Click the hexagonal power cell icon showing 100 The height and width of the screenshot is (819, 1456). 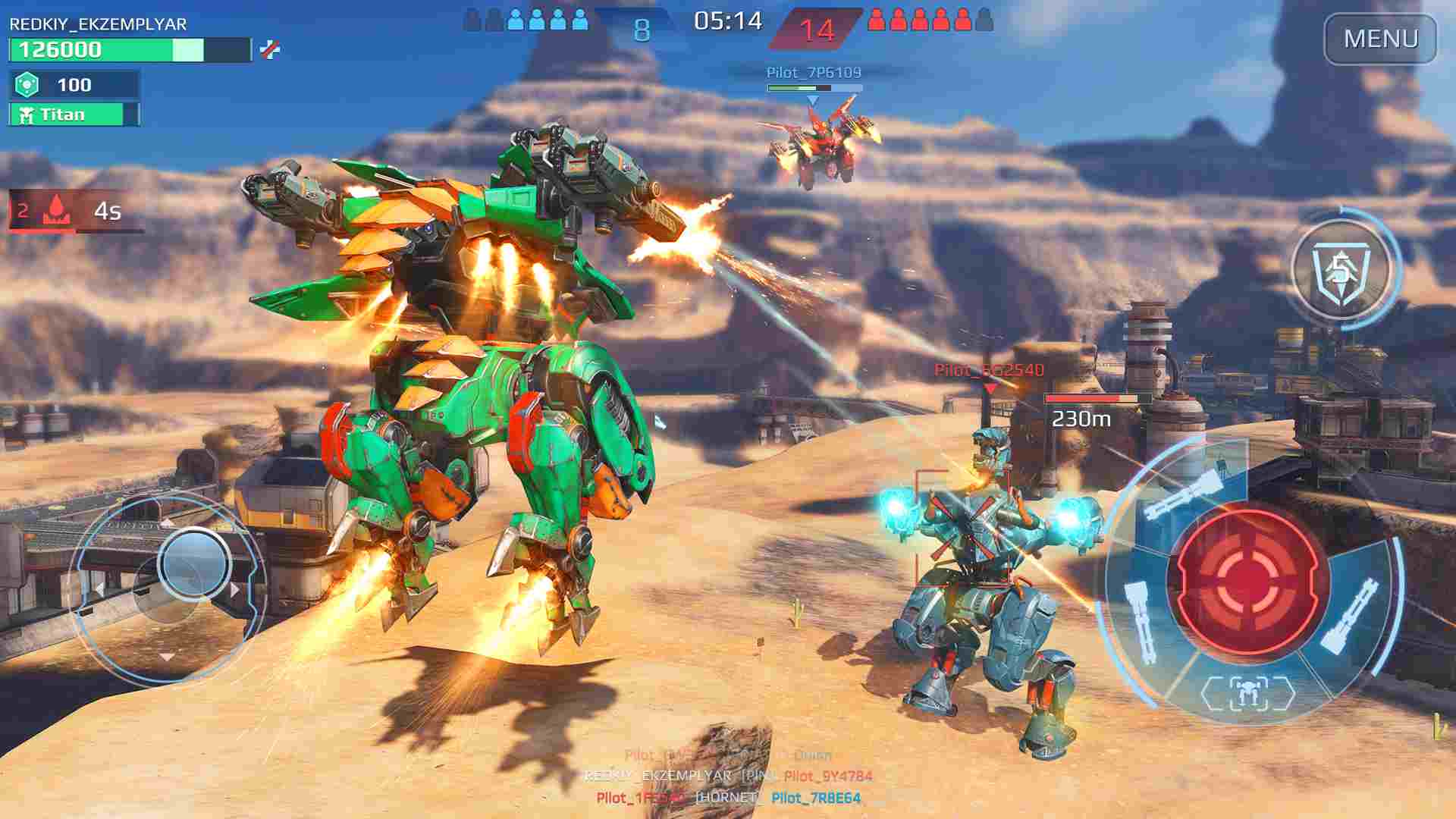click(28, 84)
